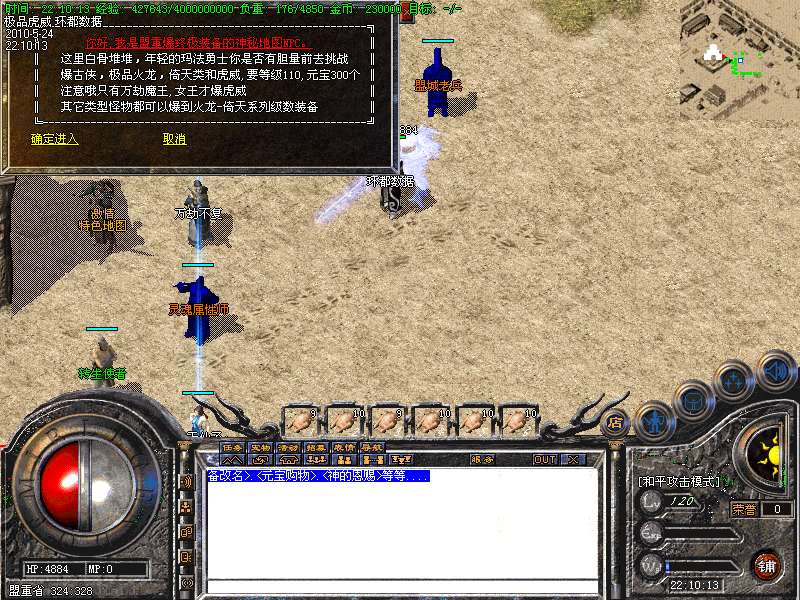Toggle the speaker sound round button
The height and width of the screenshot is (600, 800).
pyautogui.click(x=776, y=370)
